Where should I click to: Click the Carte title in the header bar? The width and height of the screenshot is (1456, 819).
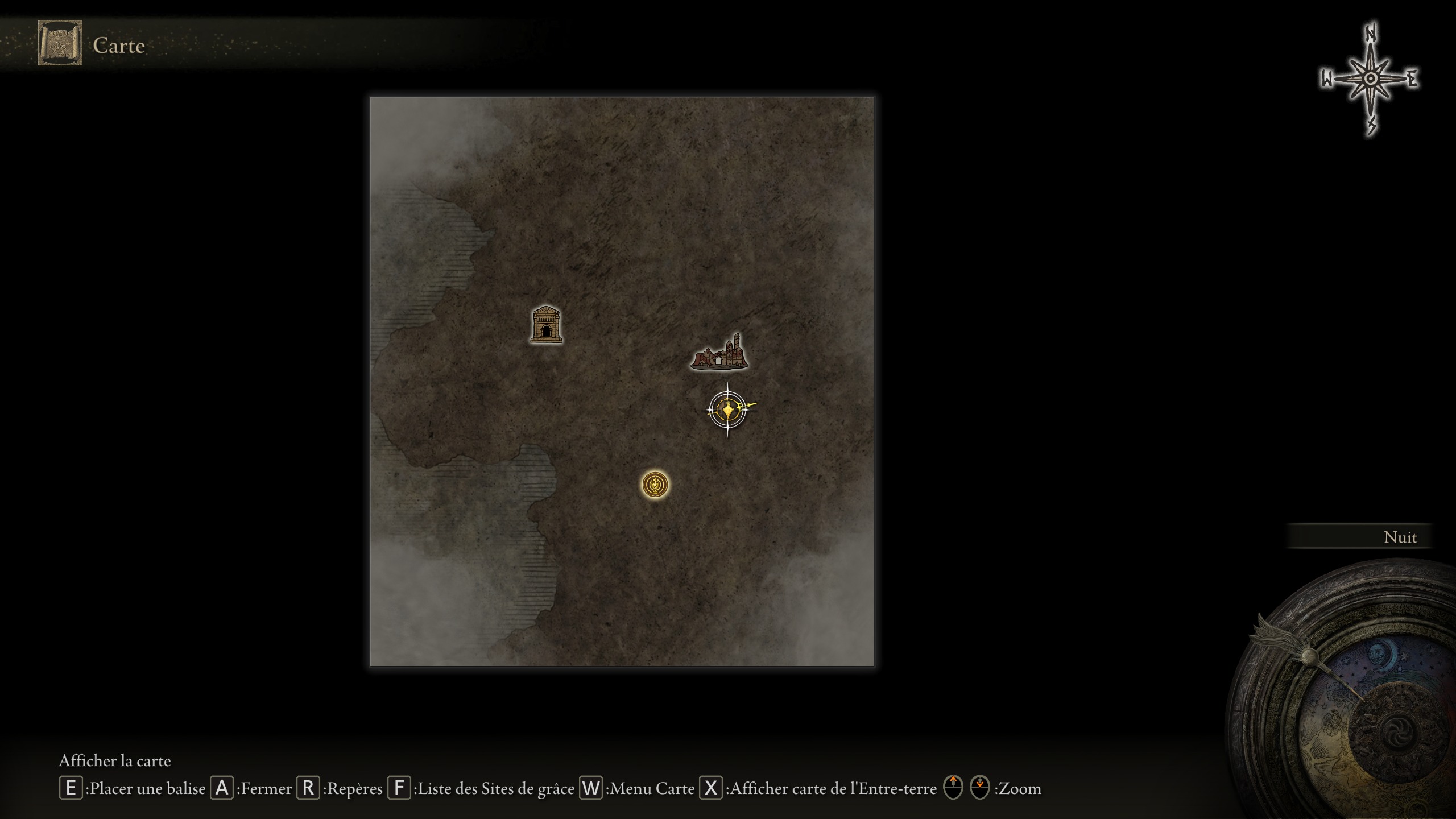coord(118,45)
